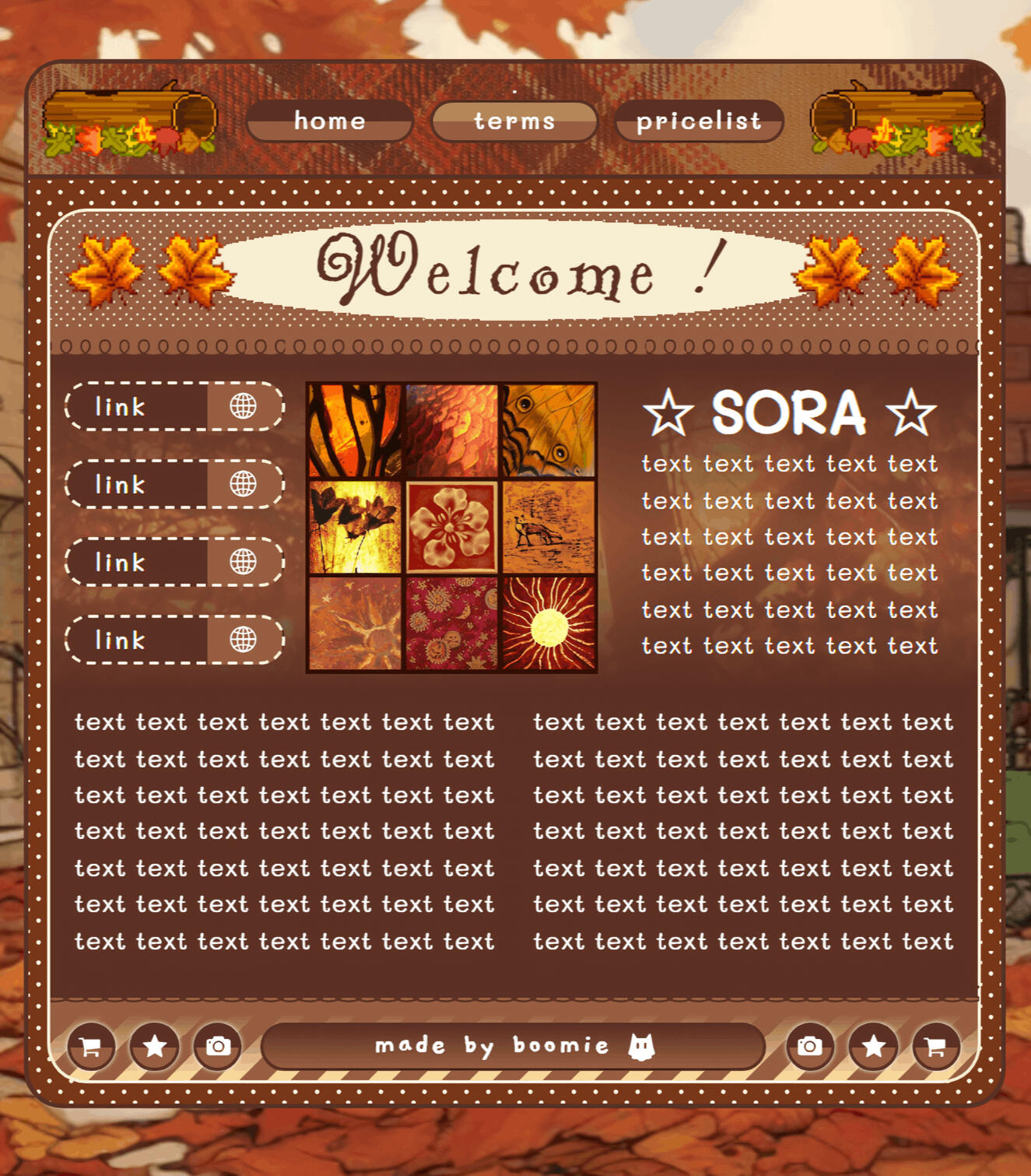Click the made by boomie credit button
Viewport: 1031px width, 1176px height.
(514, 1045)
